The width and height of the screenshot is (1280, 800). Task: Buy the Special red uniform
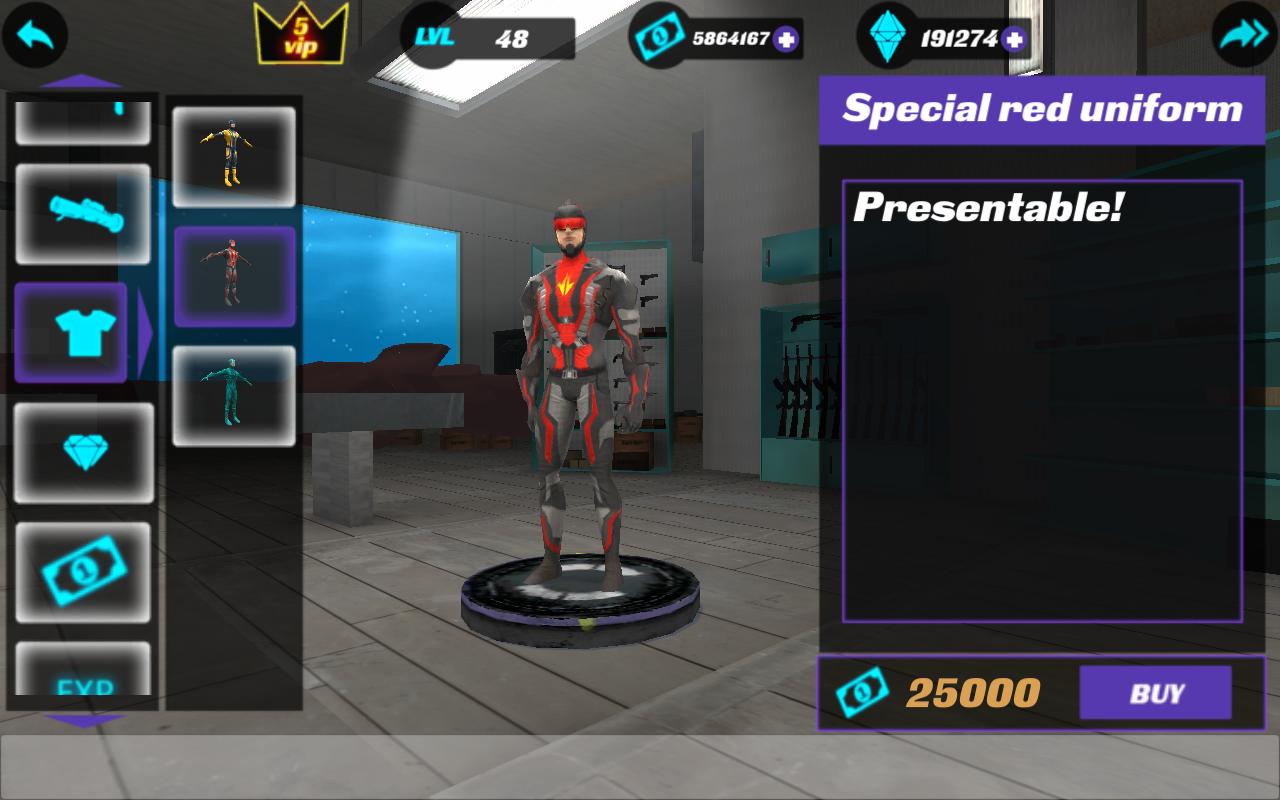tap(1155, 692)
